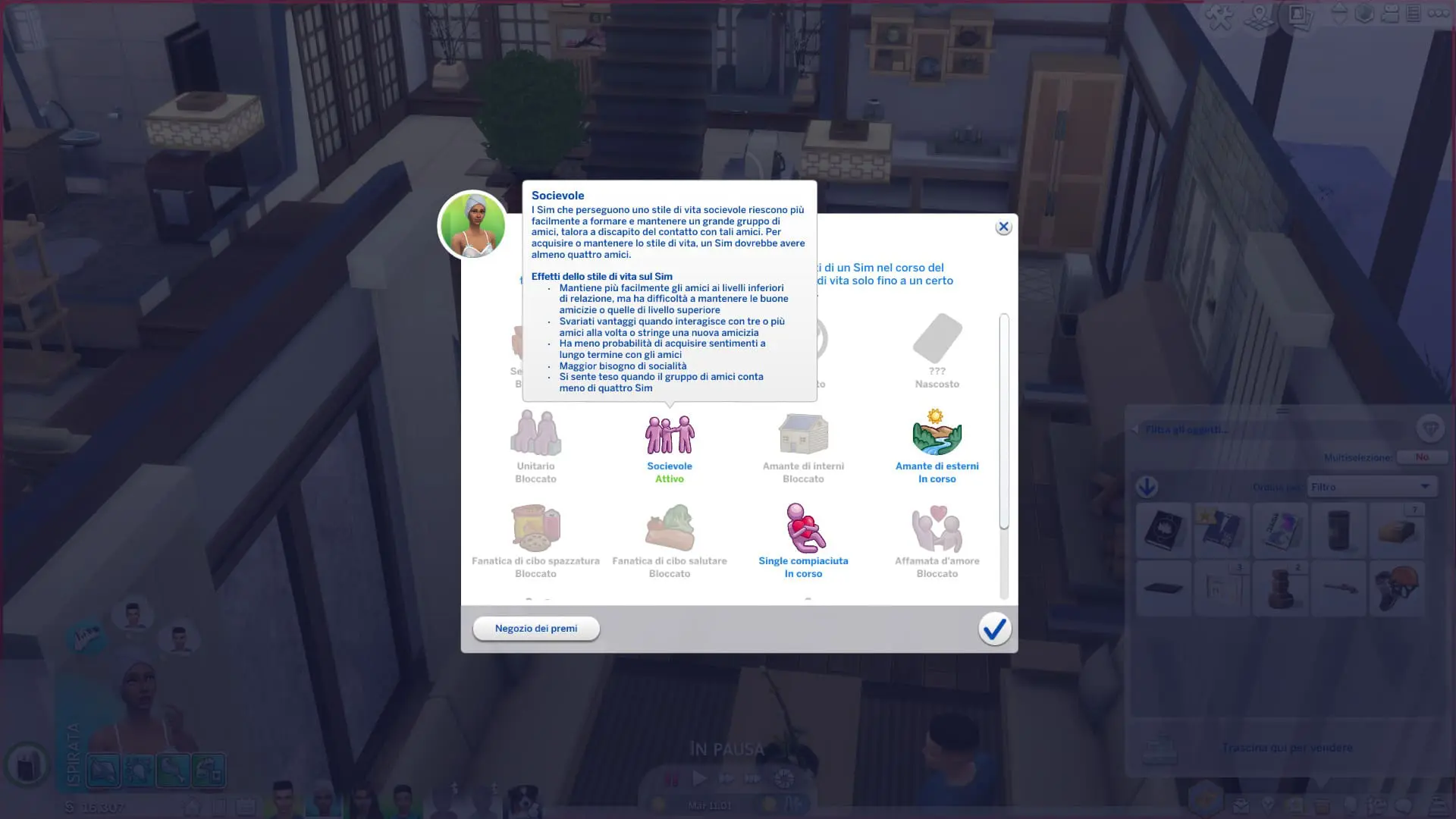Confirm with the blue checkmark button
Viewport: 1456px width, 819px height.
[x=994, y=629]
